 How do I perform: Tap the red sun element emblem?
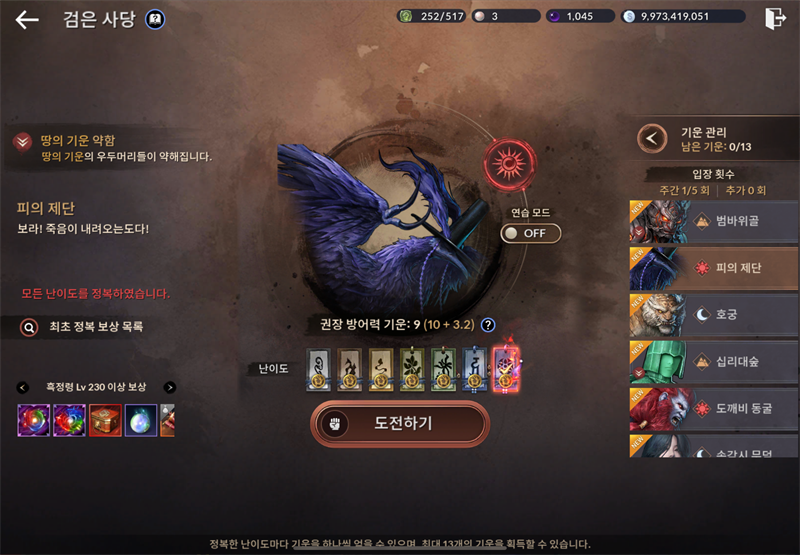510,165
